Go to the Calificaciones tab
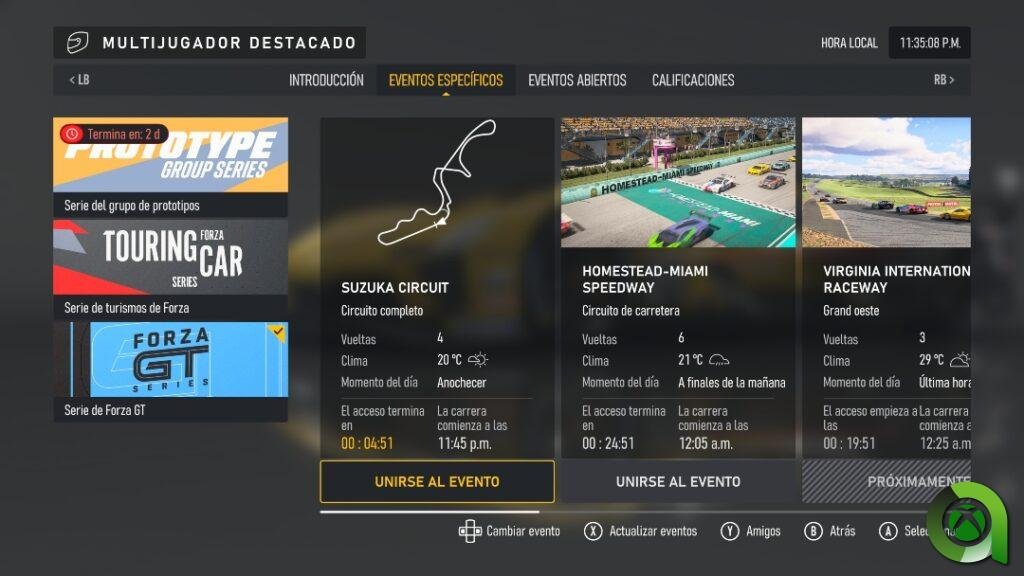This screenshot has width=1024, height=576. click(x=693, y=80)
